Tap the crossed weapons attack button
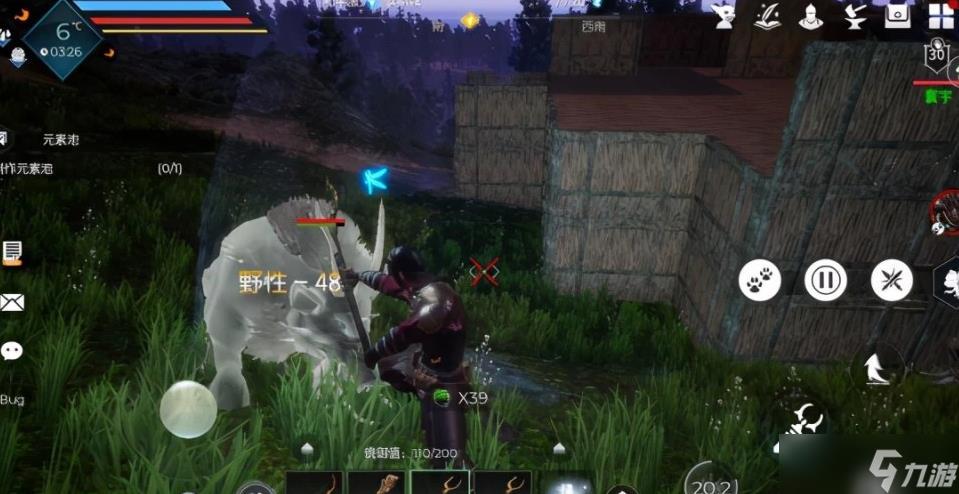959x494 pixels. click(891, 281)
